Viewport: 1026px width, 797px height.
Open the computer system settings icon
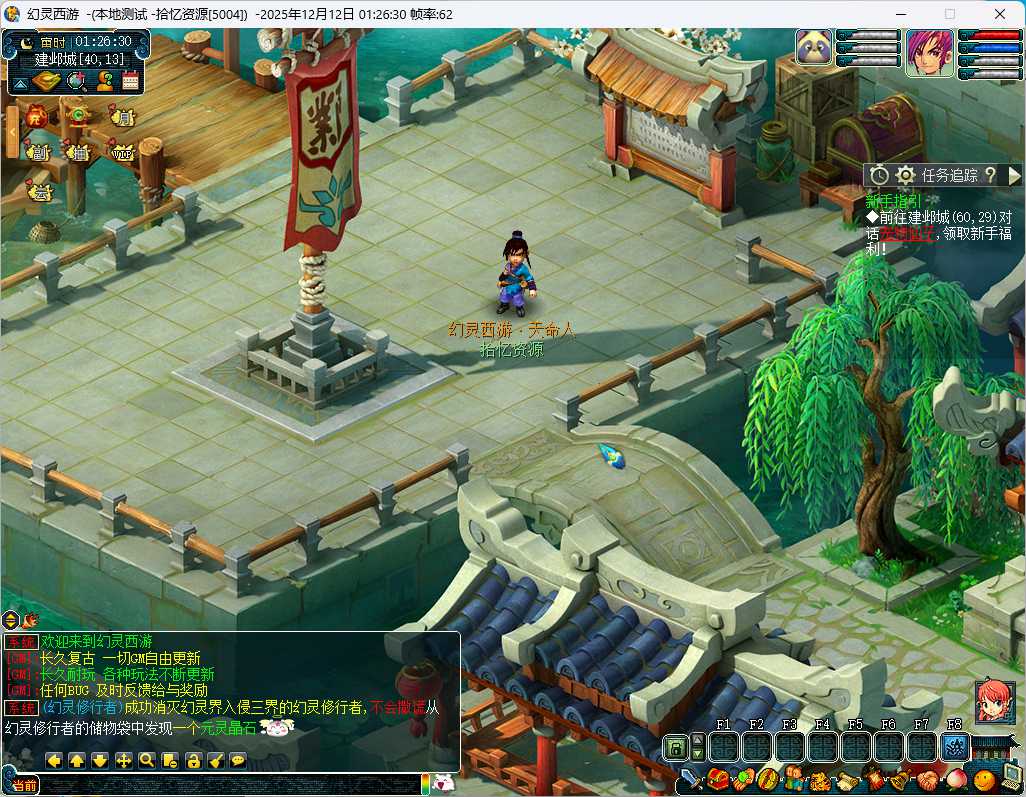tap(1010, 778)
